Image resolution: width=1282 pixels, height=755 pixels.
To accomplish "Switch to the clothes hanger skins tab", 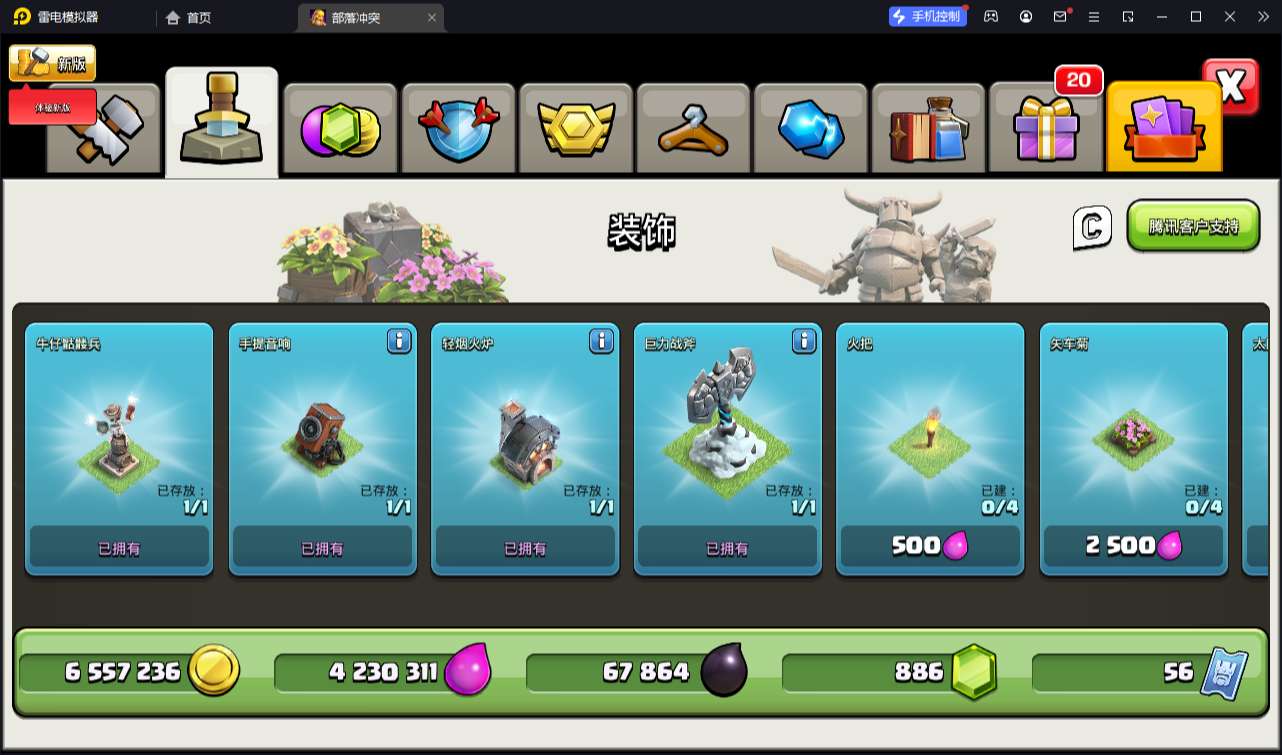I will (x=692, y=130).
